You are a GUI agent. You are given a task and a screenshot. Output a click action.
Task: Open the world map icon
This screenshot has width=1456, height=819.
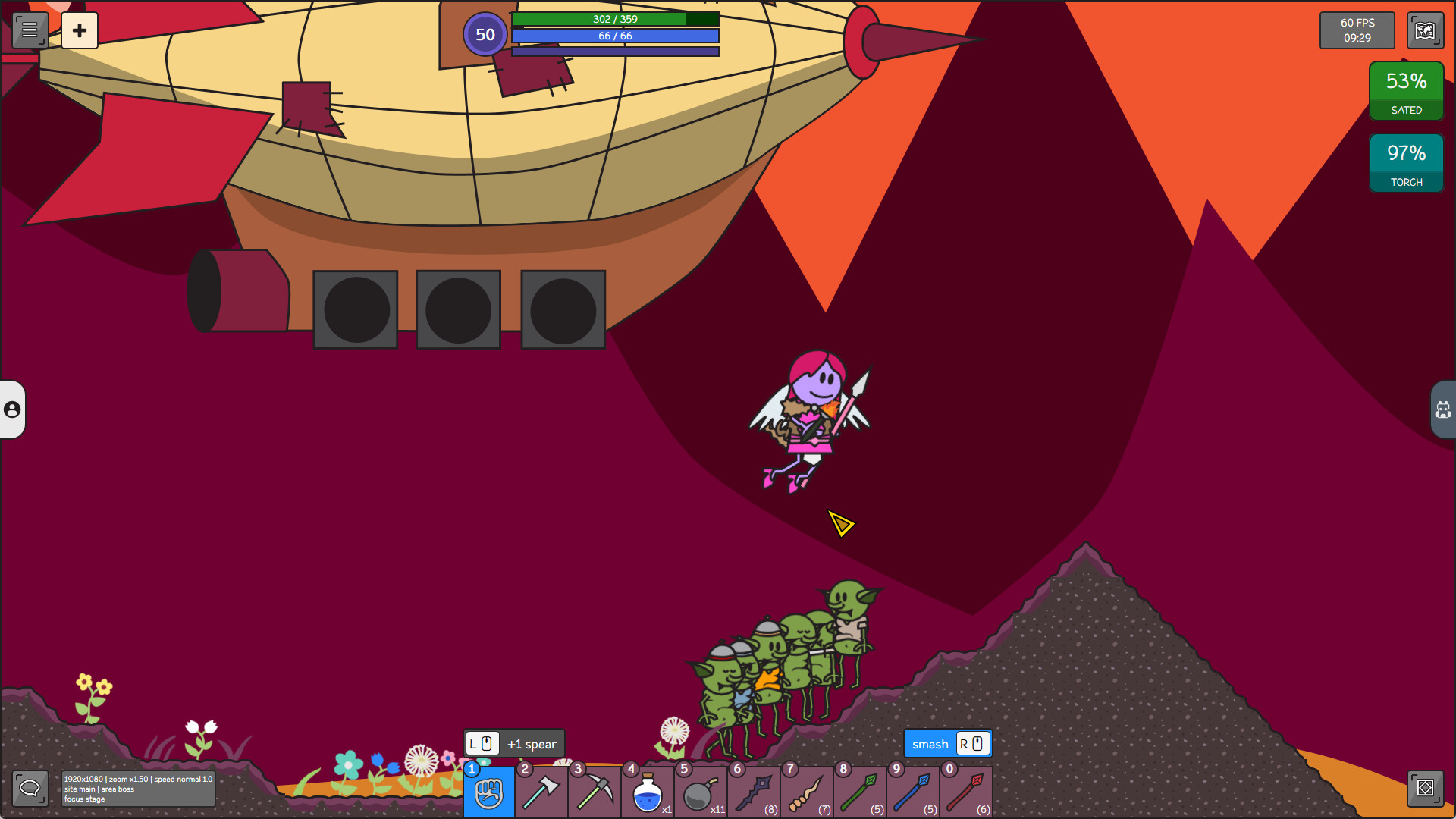click(1425, 30)
